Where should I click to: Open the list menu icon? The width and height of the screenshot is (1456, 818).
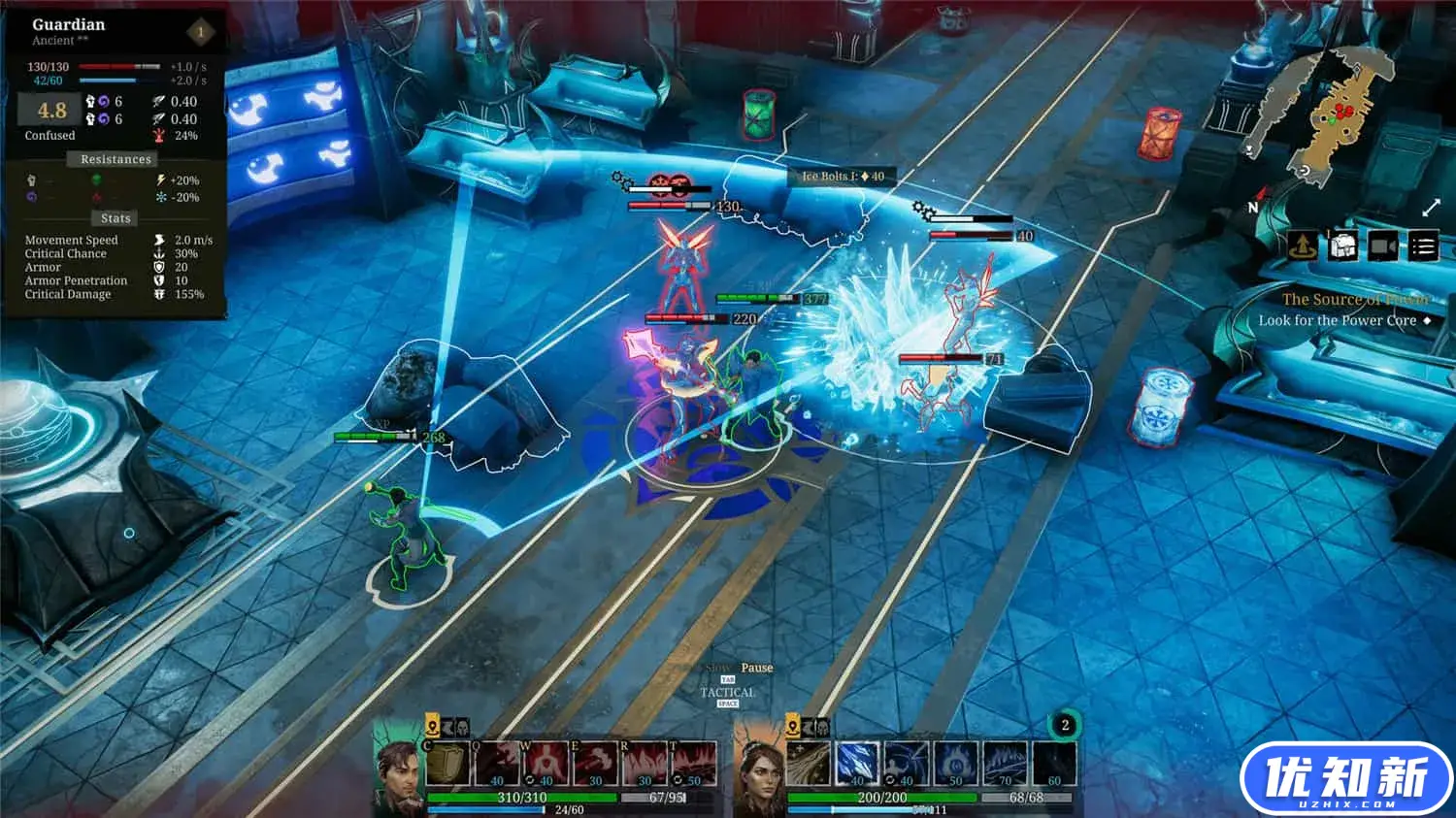(1423, 246)
